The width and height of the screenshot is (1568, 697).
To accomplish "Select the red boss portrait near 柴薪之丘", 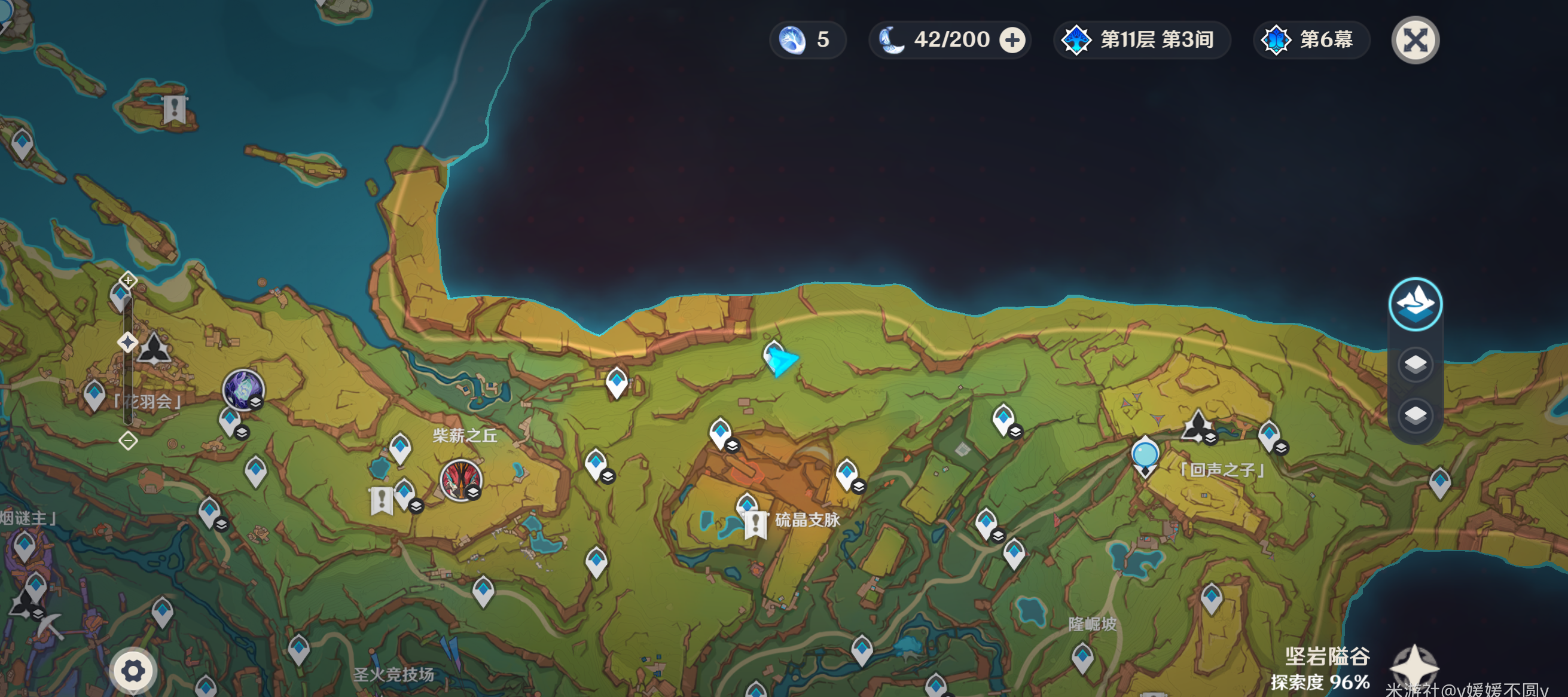I will click(461, 480).
